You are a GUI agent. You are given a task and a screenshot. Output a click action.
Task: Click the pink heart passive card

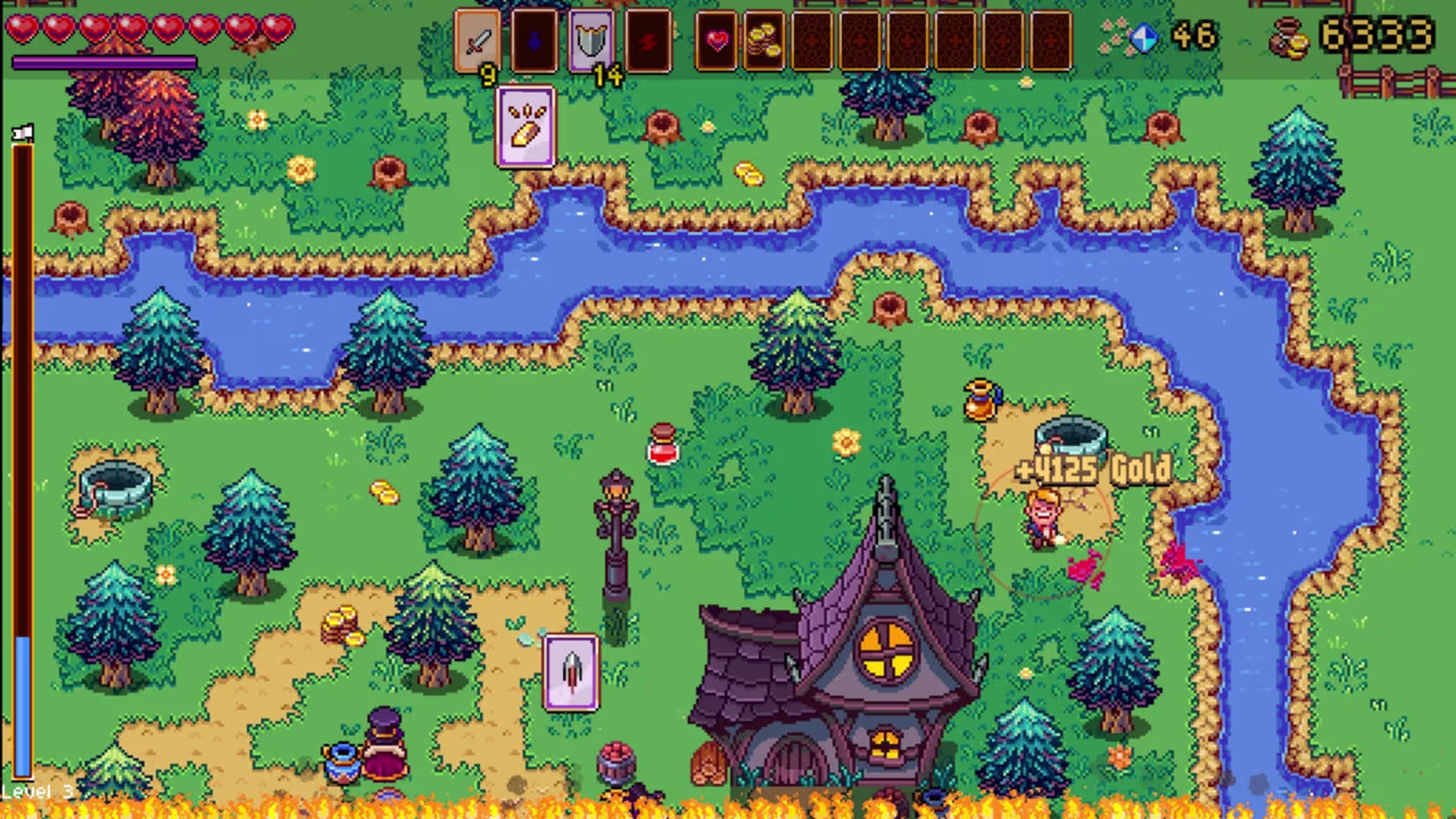[x=717, y=41]
